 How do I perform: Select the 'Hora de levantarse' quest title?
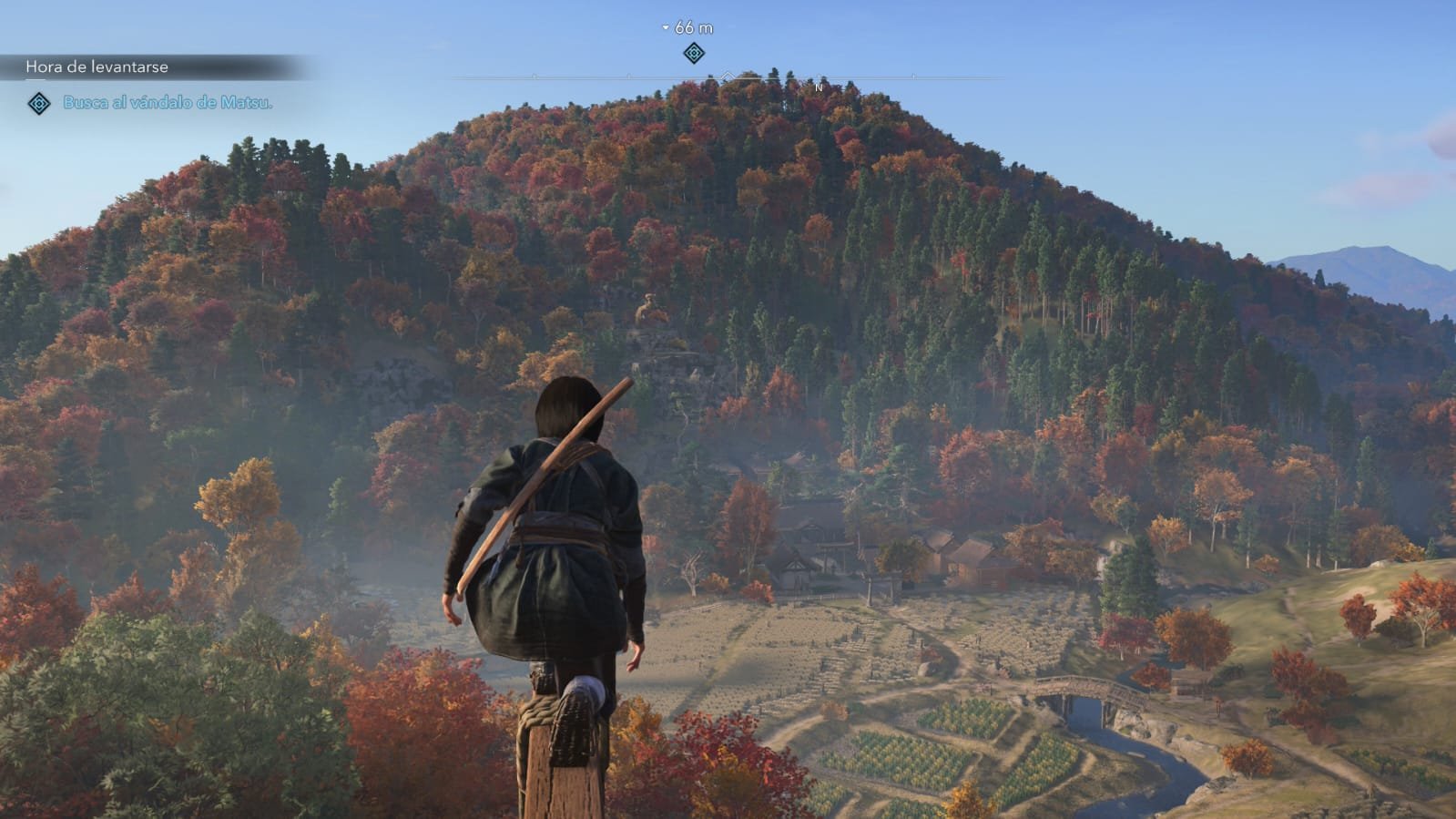(x=97, y=67)
